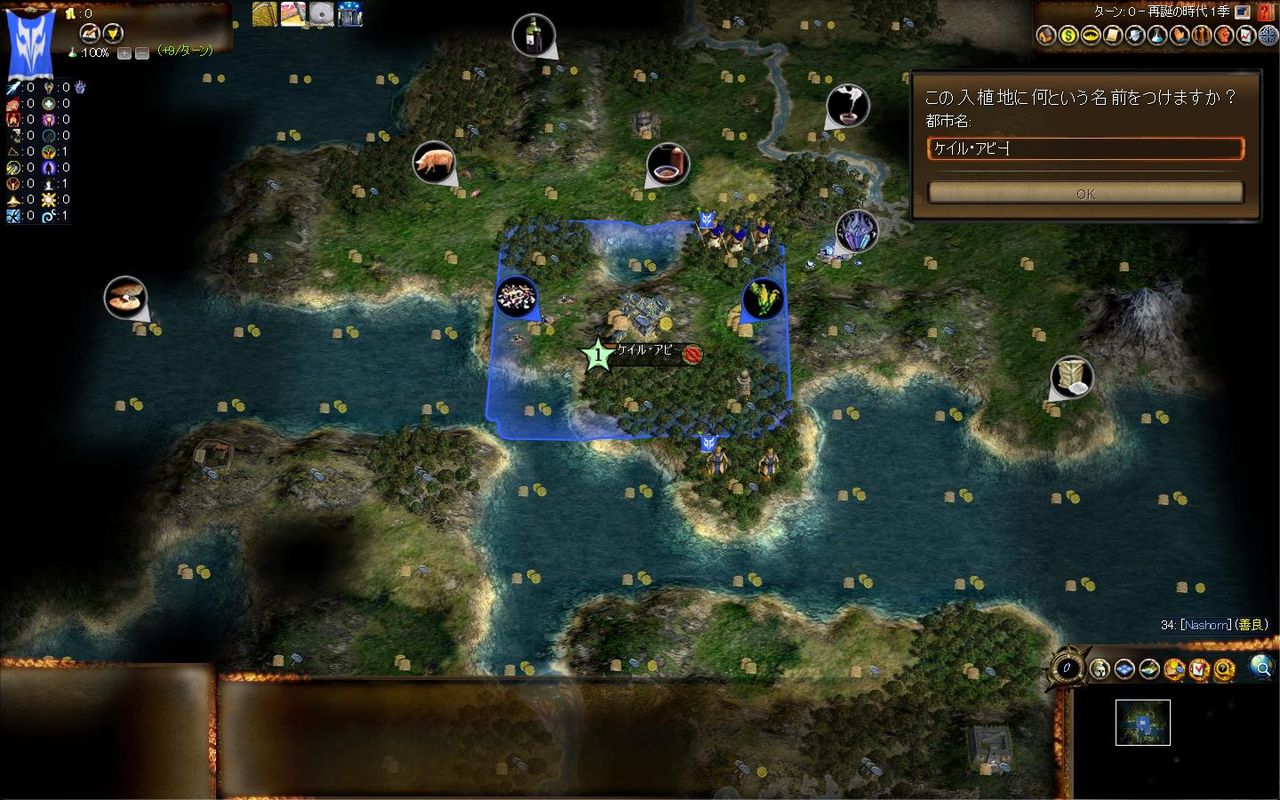Open the technology advisor flask icon
Screen dimensions: 1280x800
coord(1157,36)
